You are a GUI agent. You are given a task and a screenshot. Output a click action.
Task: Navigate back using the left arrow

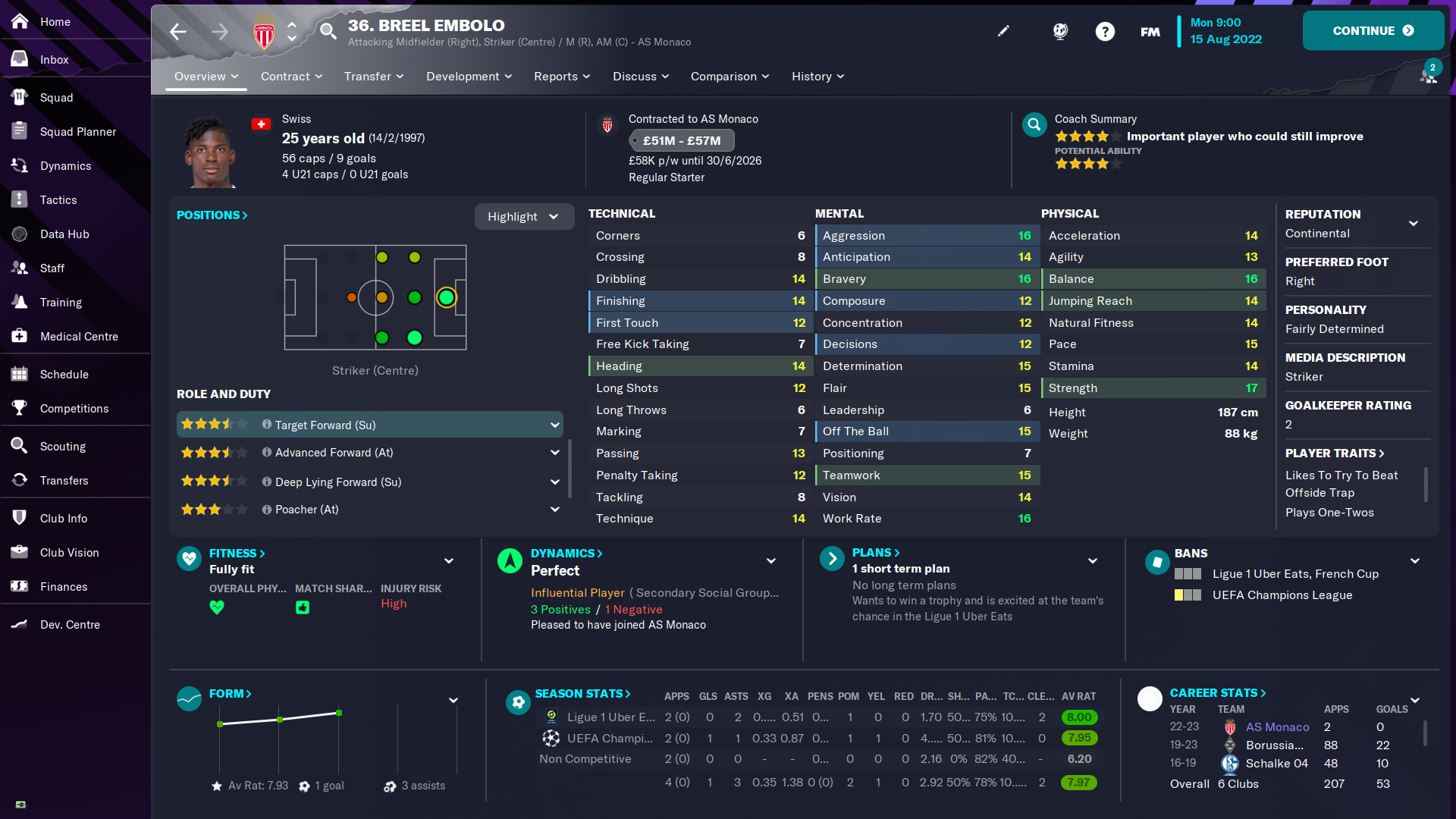click(x=178, y=31)
